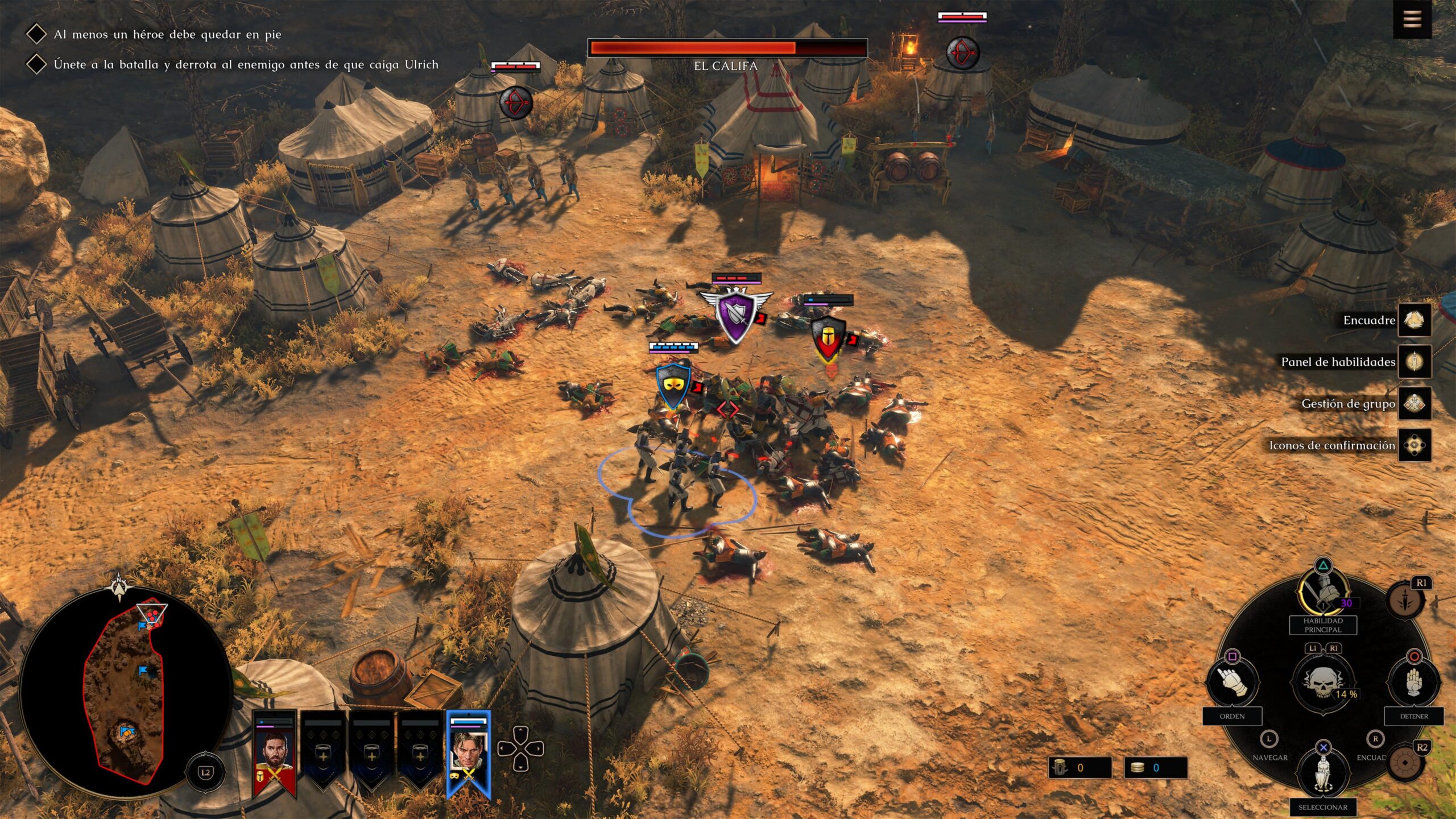Select the blue shield yellow mask marker

point(673,386)
